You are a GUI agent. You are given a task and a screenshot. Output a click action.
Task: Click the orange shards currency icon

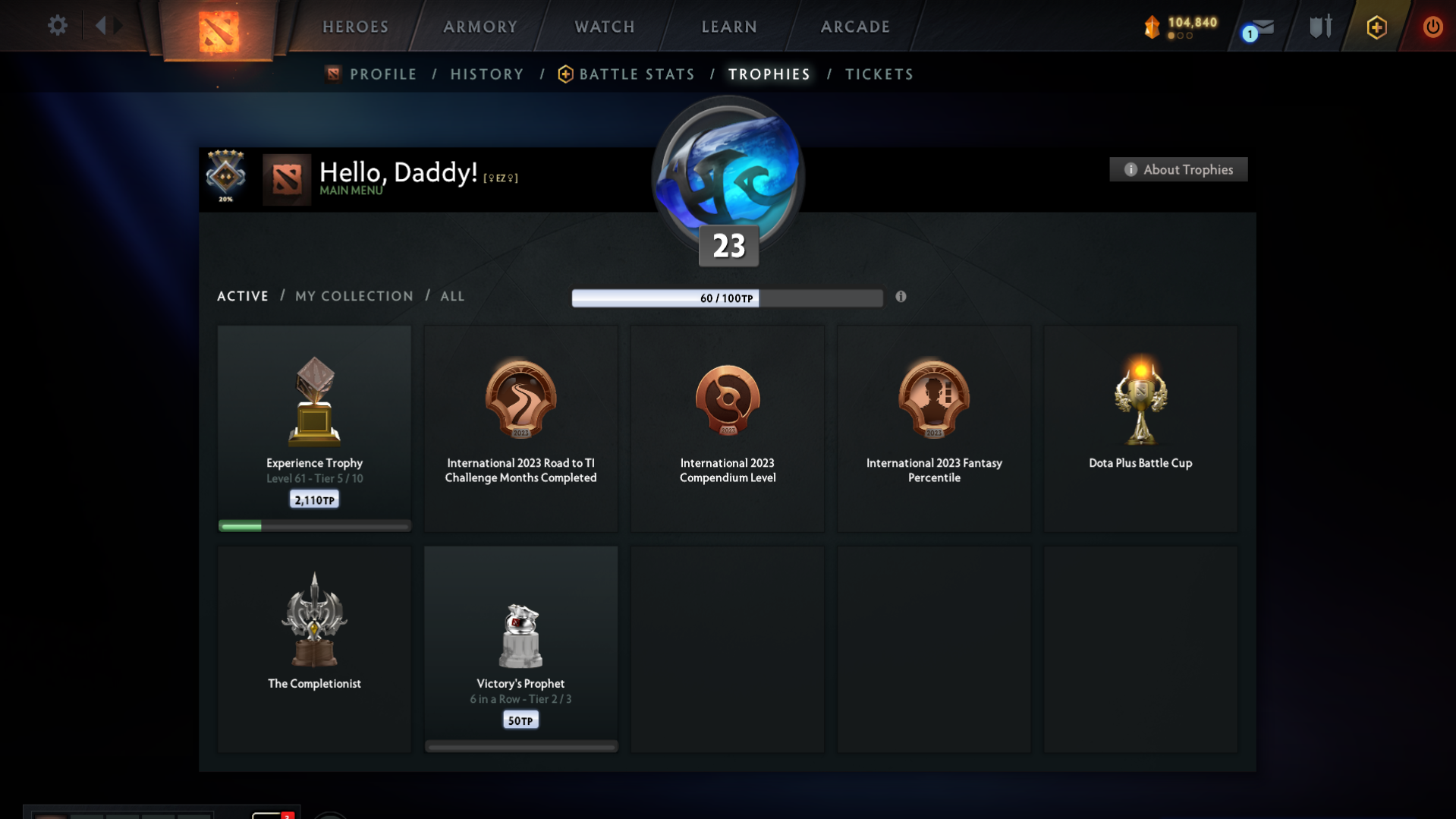[x=1152, y=26]
